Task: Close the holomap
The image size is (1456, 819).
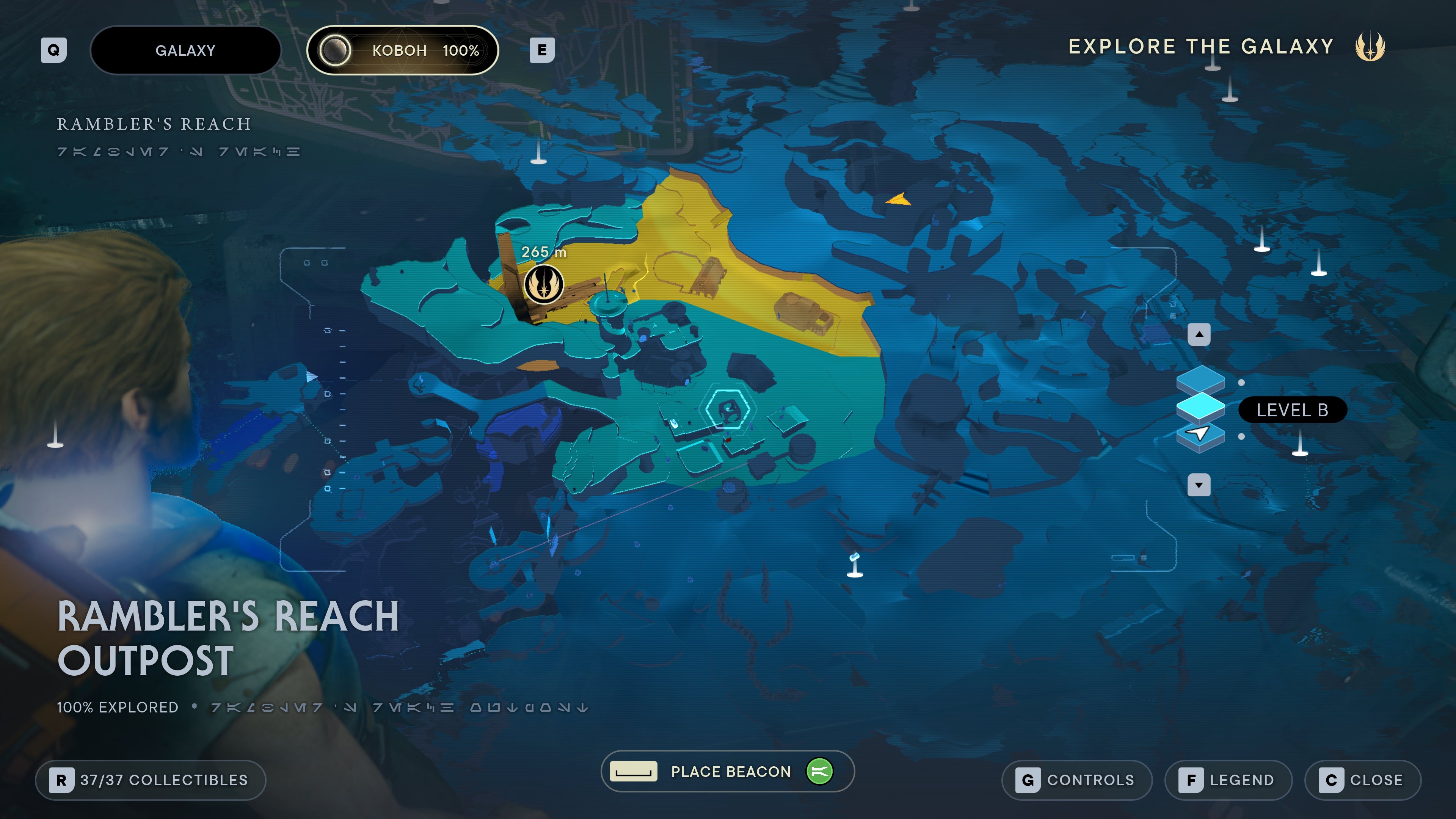Action: pyautogui.click(x=1363, y=780)
